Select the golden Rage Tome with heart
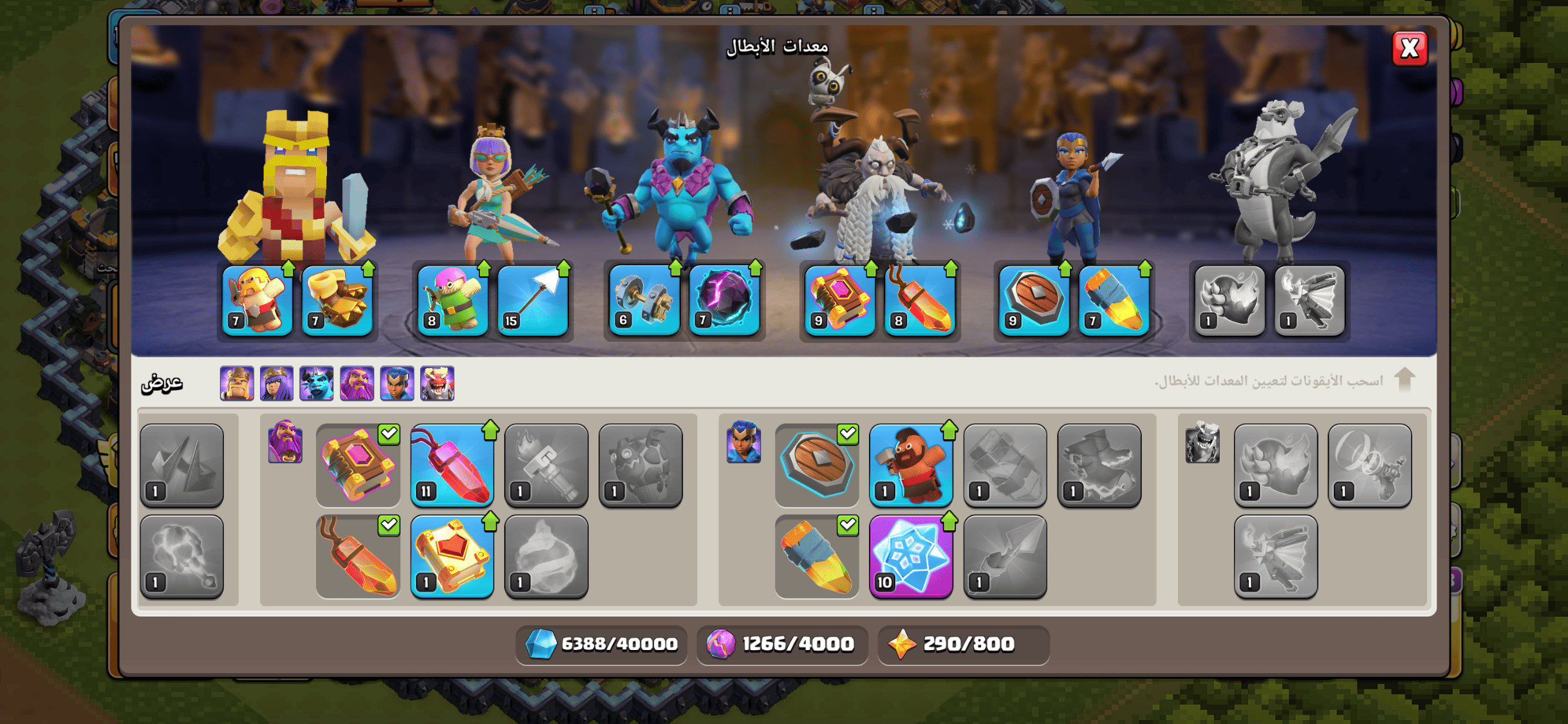This screenshot has width=1568, height=724. coord(452,557)
